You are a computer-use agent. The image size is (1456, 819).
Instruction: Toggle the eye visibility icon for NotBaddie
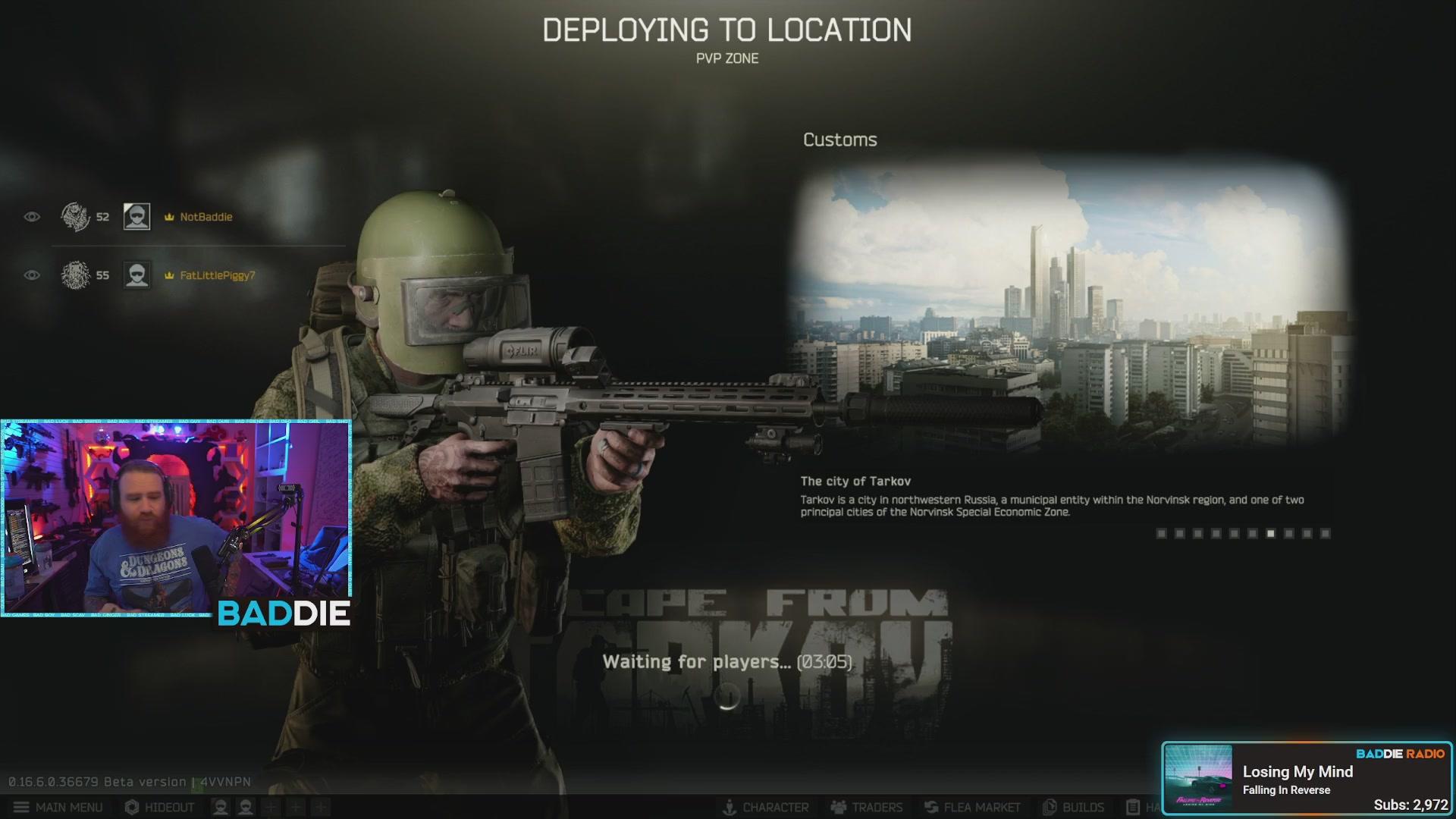click(x=30, y=216)
